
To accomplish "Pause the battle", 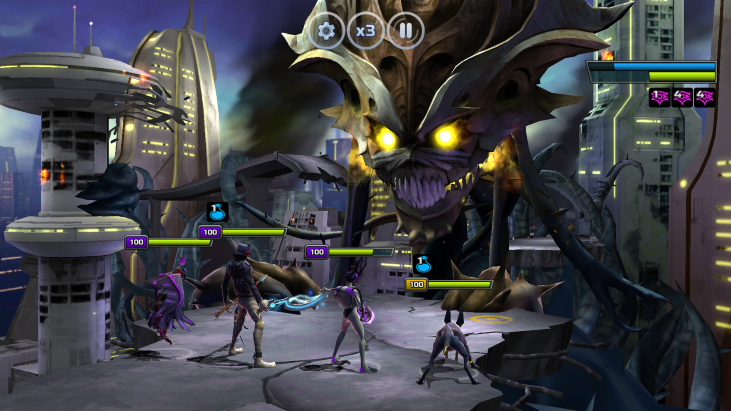I will (x=406, y=31).
